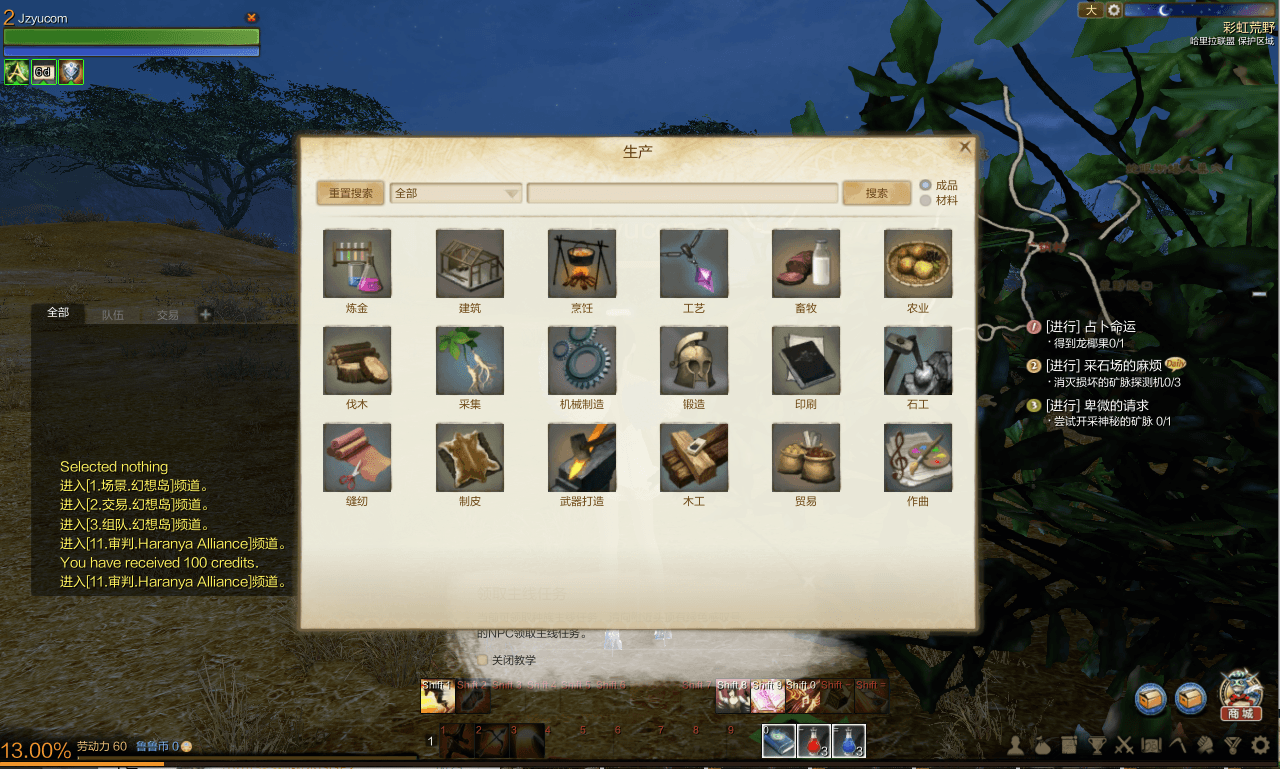Select the Cooking (烹饪) craft icon
Screen dimensions: 1280x769
(581, 264)
